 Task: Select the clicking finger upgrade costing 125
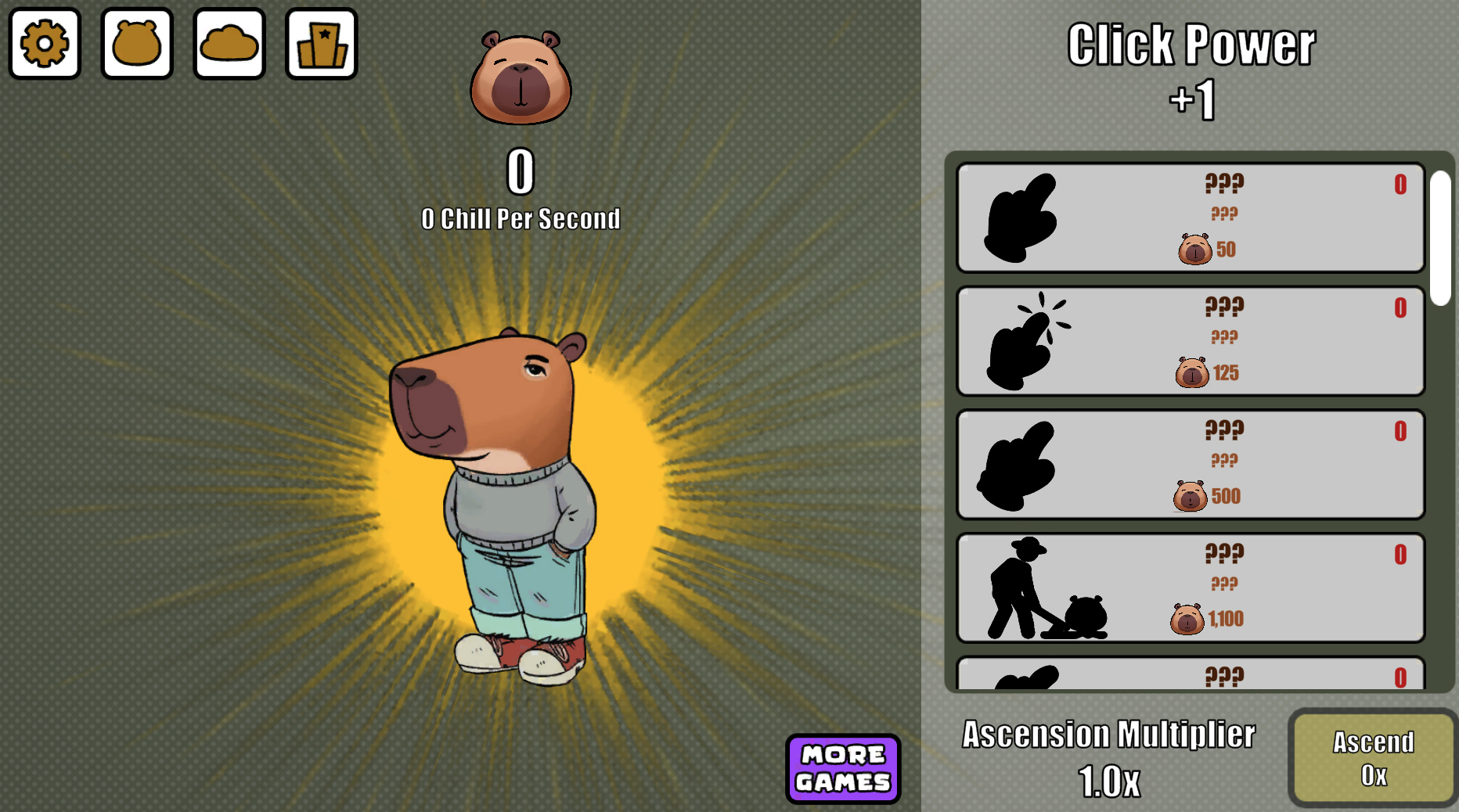point(1190,340)
